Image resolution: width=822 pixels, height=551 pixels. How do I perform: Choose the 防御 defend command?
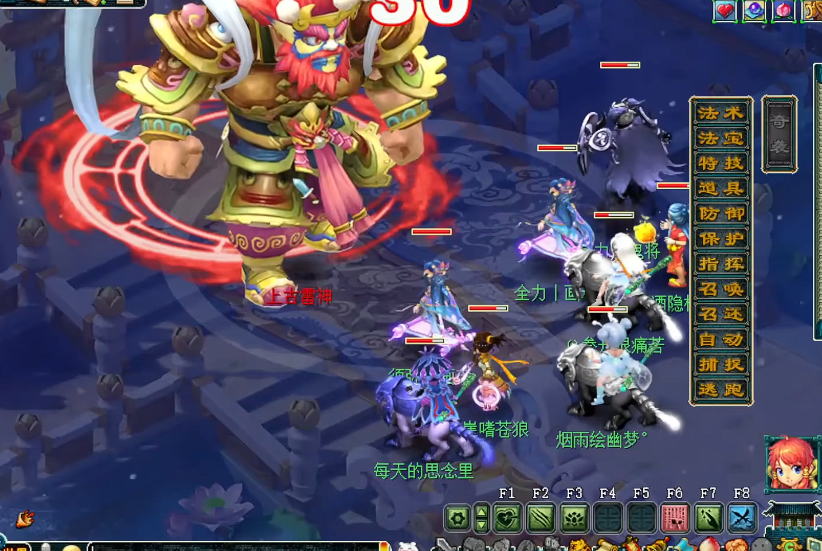pyautogui.click(x=720, y=213)
